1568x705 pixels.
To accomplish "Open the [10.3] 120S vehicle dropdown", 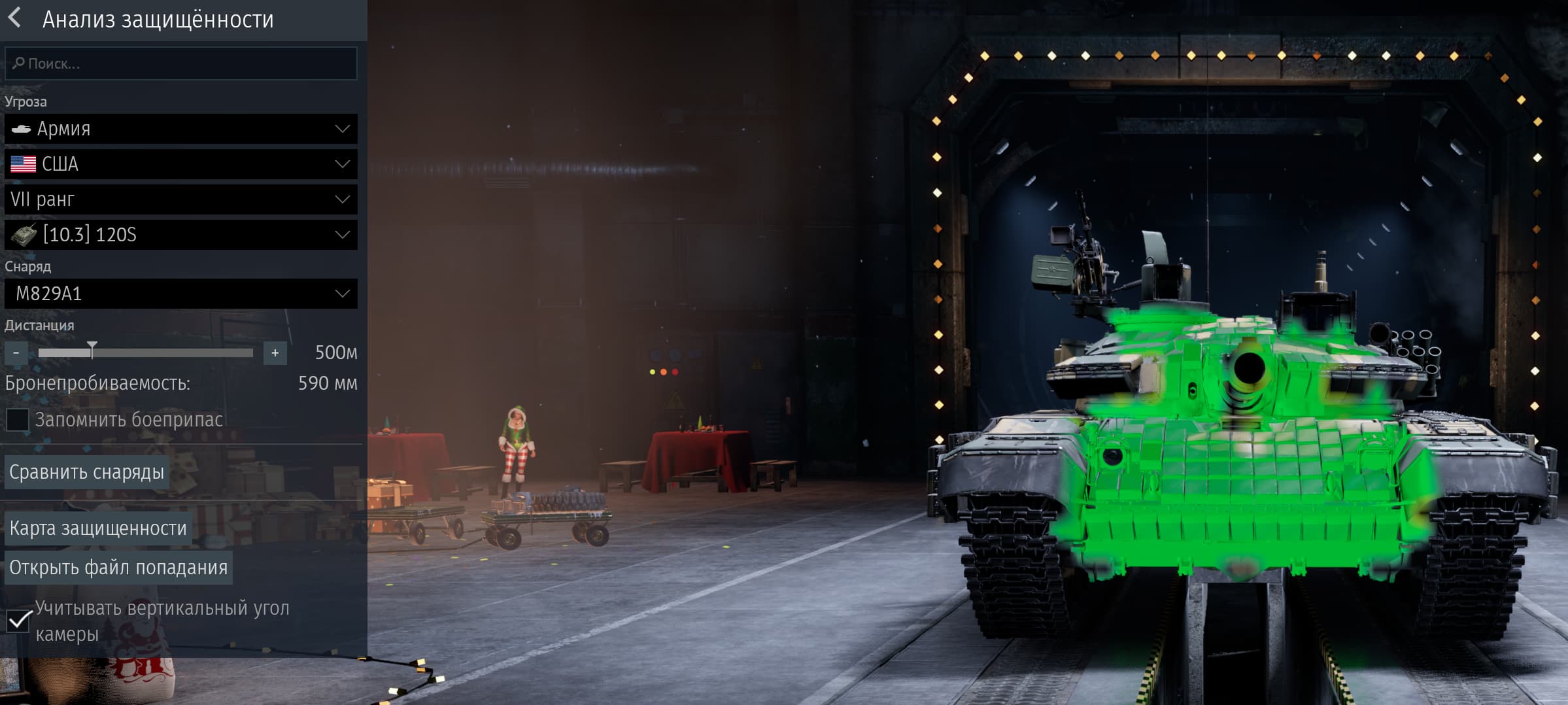I will tap(181, 235).
